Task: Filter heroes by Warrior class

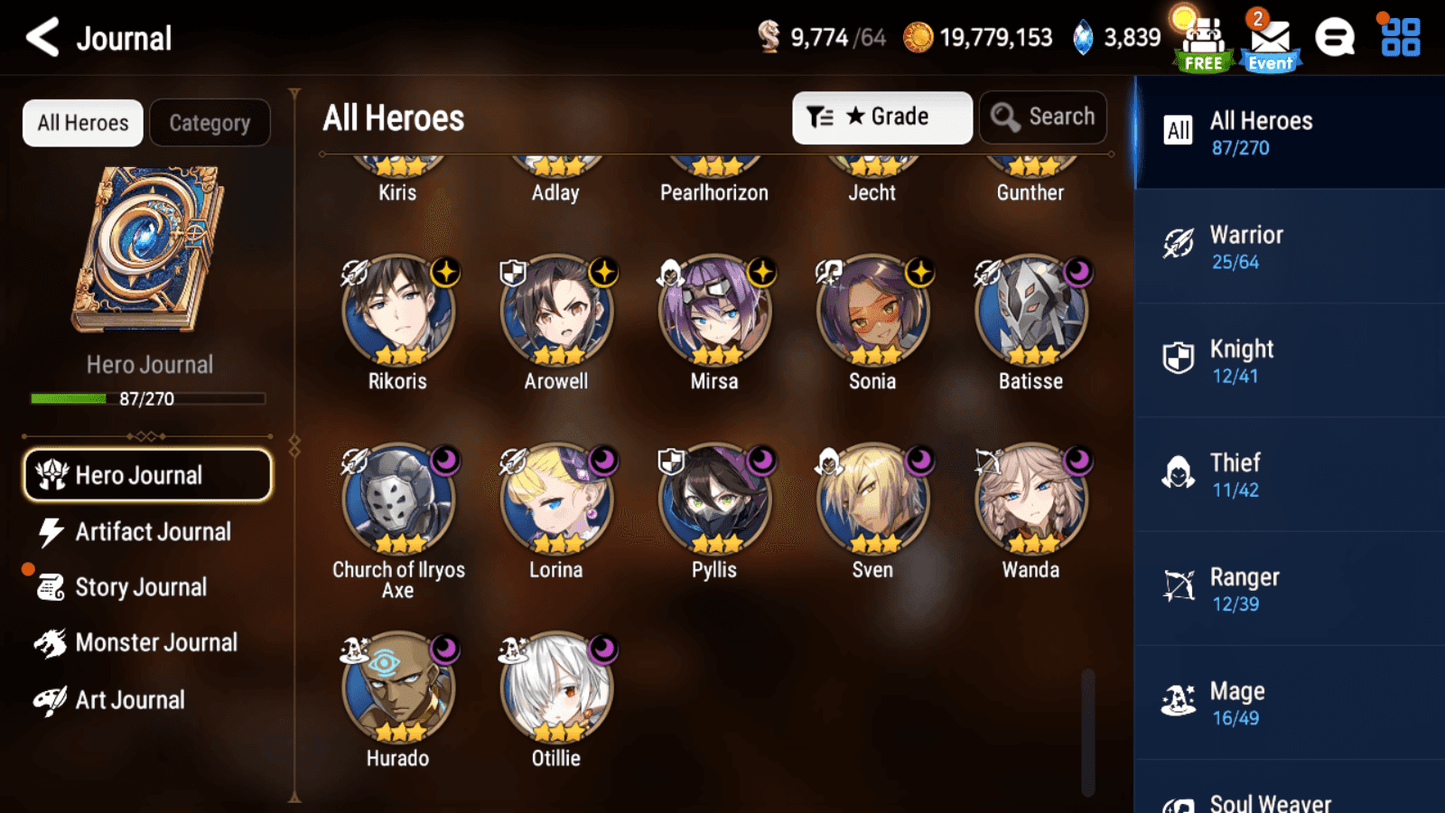Action: click(1288, 246)
